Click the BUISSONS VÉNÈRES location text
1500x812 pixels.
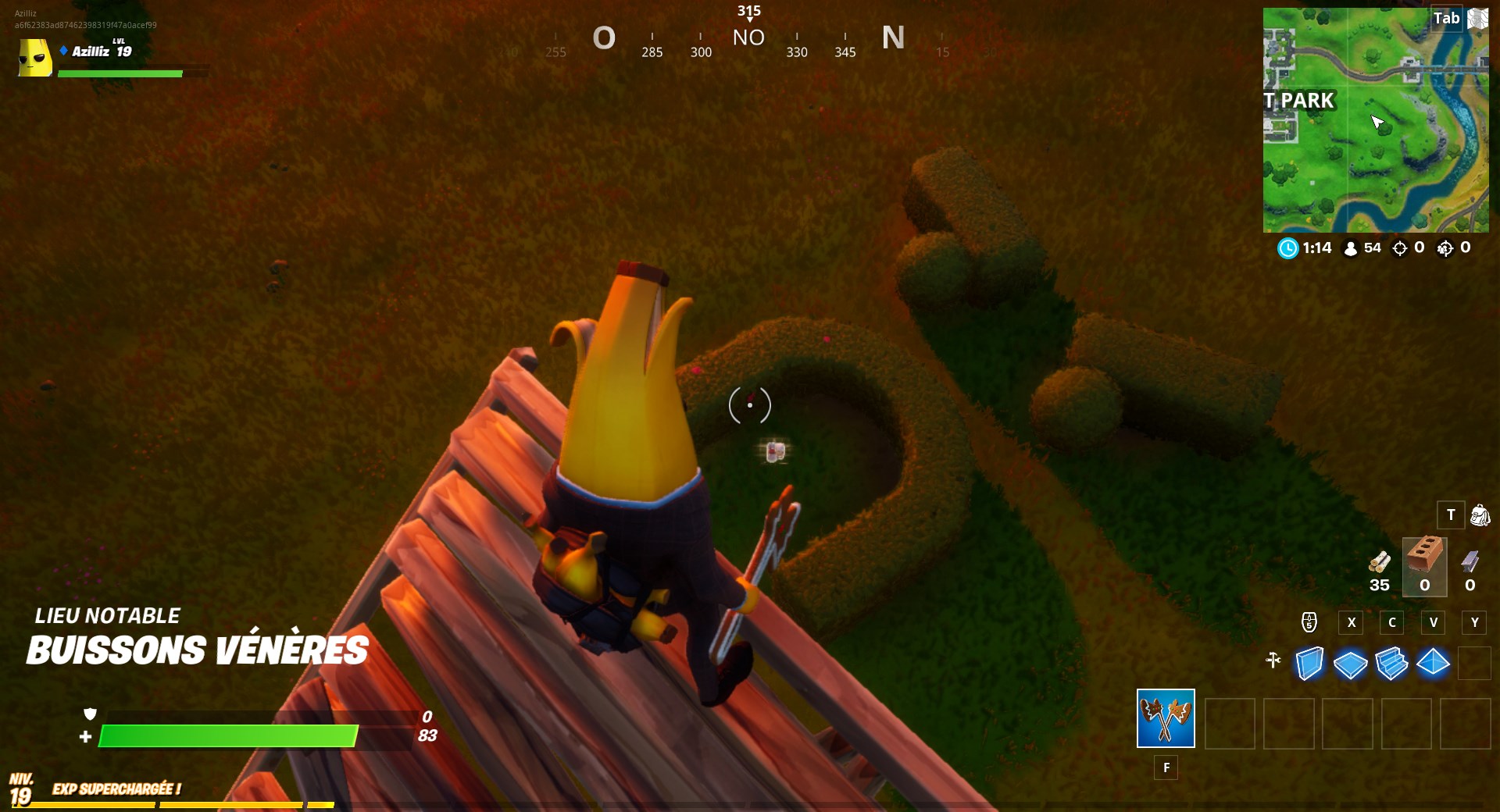(195, 649)
